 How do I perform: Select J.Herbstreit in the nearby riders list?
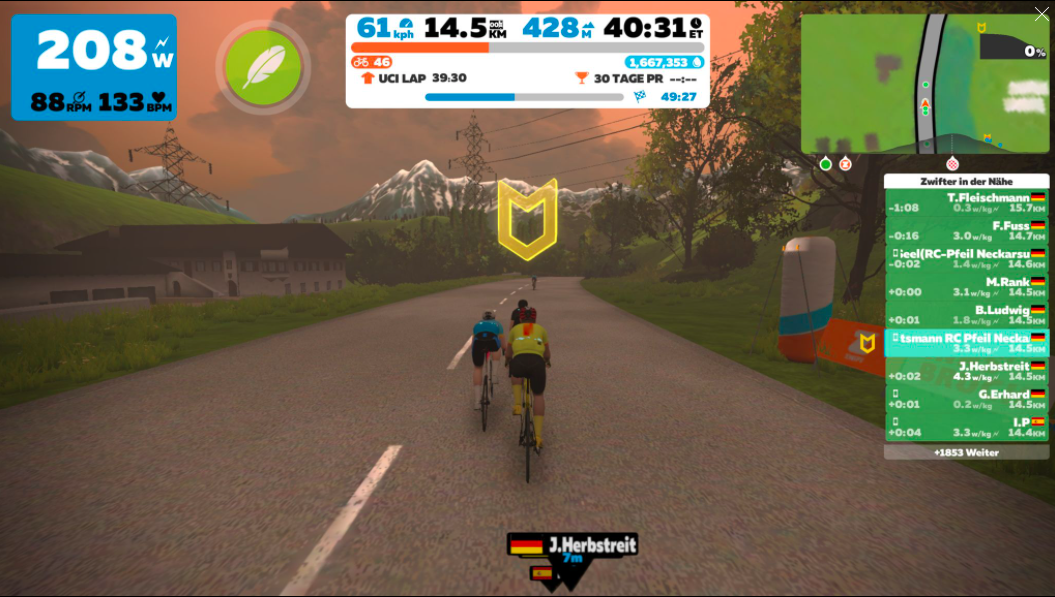[966, 371]
